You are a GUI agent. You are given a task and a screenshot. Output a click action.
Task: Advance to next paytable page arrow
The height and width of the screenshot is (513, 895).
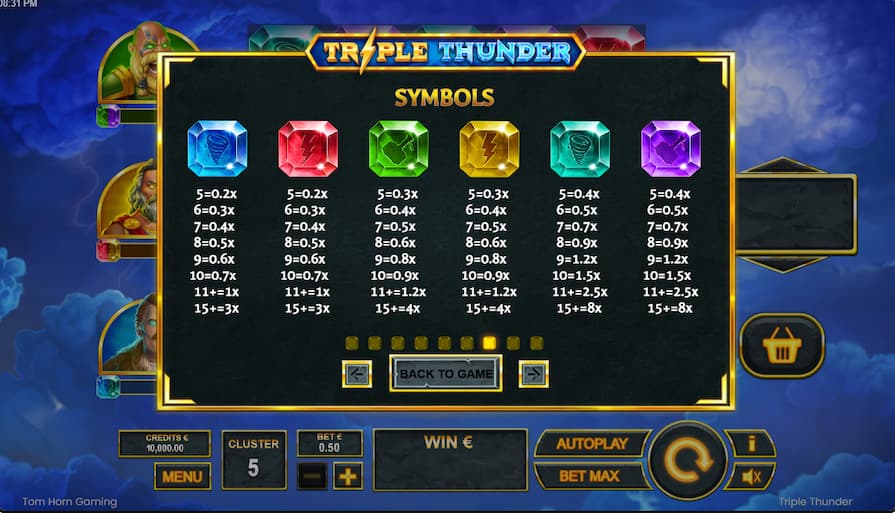click(x=533, y=374)
